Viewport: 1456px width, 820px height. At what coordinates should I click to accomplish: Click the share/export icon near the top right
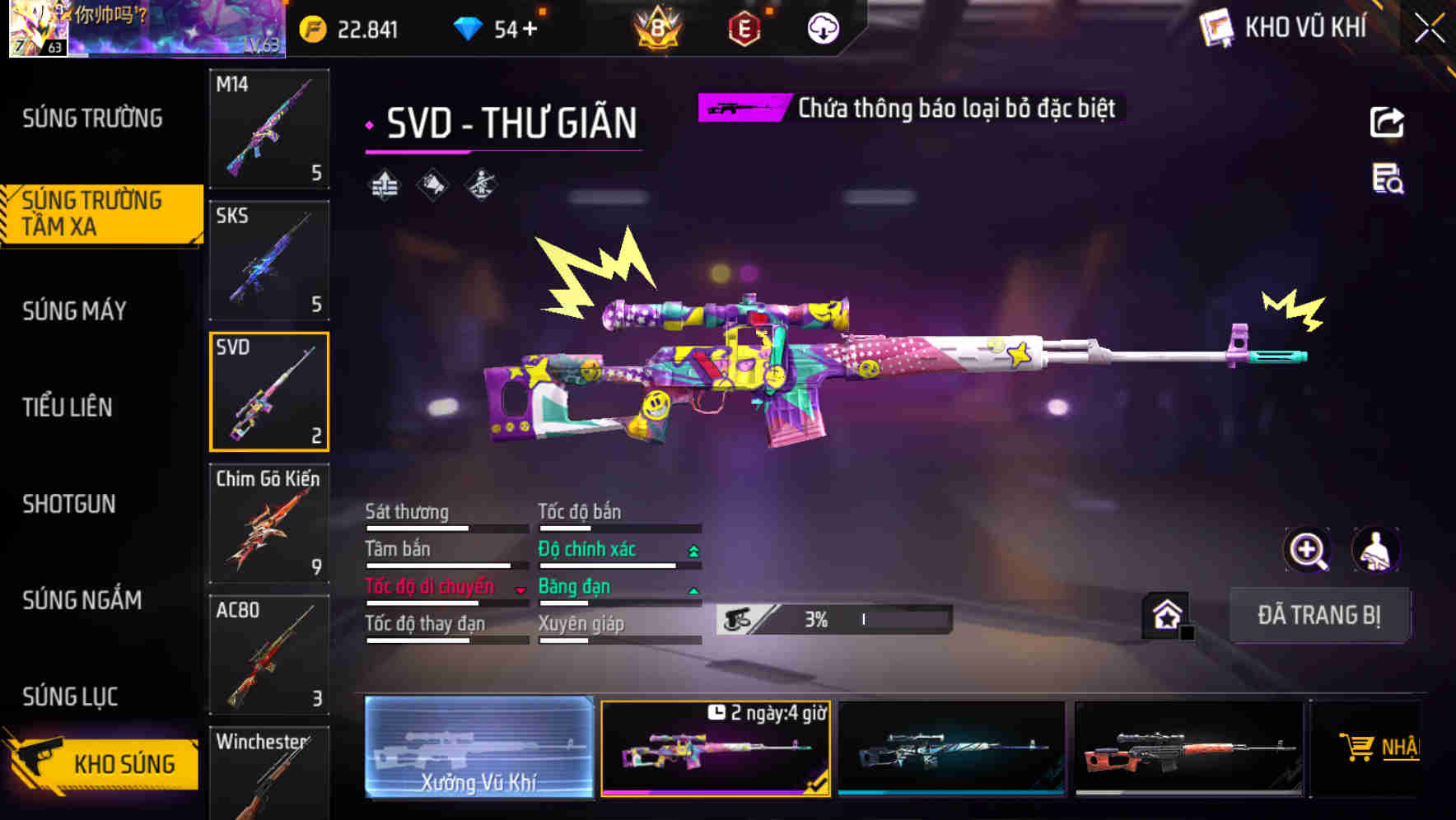point(1387,122)
